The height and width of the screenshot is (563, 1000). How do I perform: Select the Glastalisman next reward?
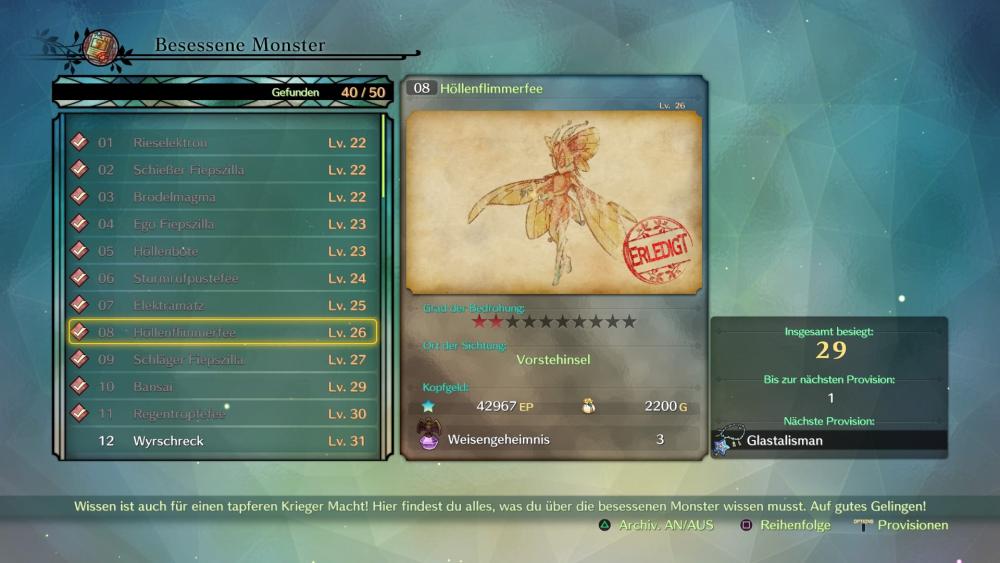tap(830, 440)
